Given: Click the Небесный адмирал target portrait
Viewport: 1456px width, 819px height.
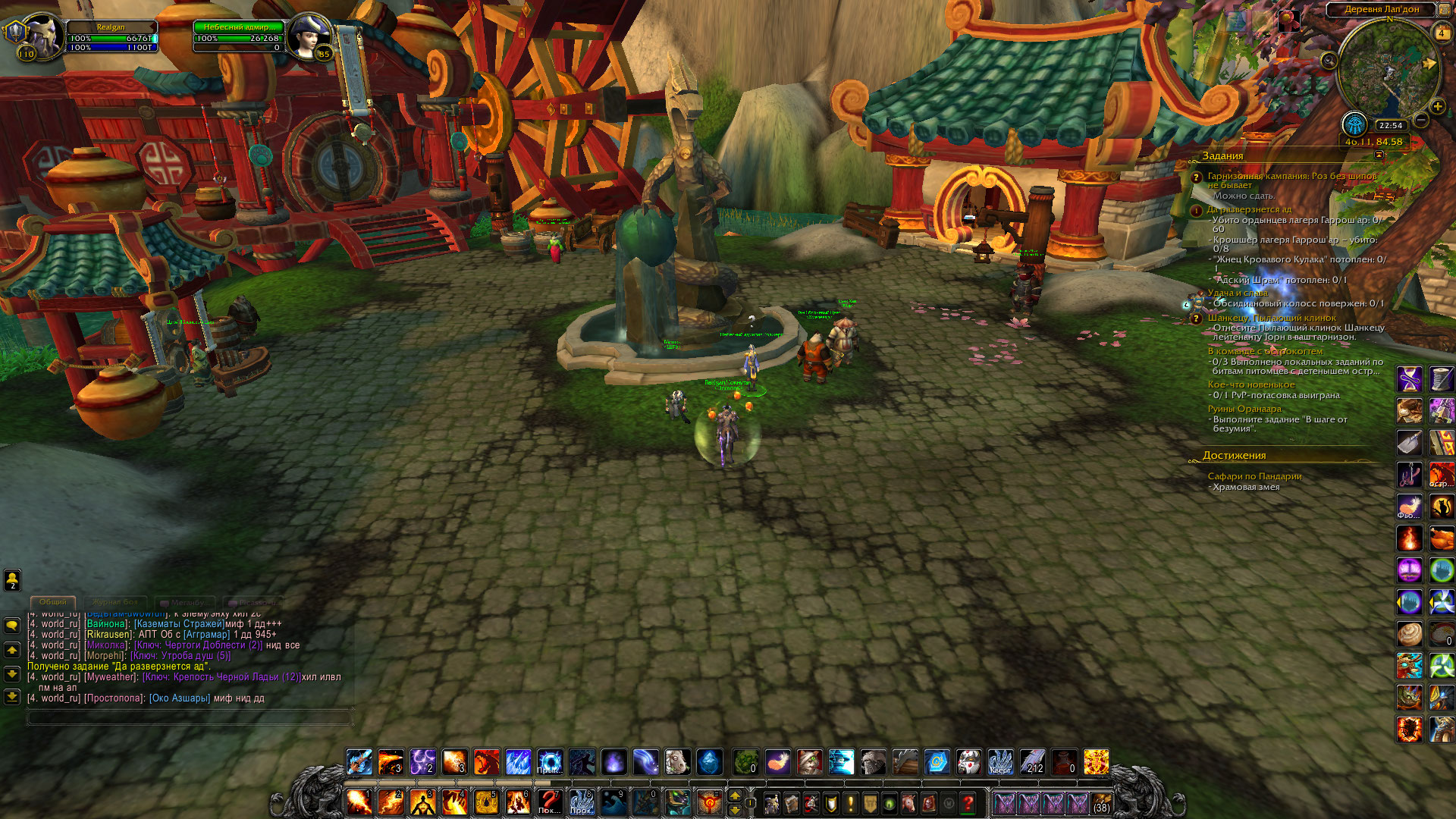Looking at the screenshot, I should [309, 36].
